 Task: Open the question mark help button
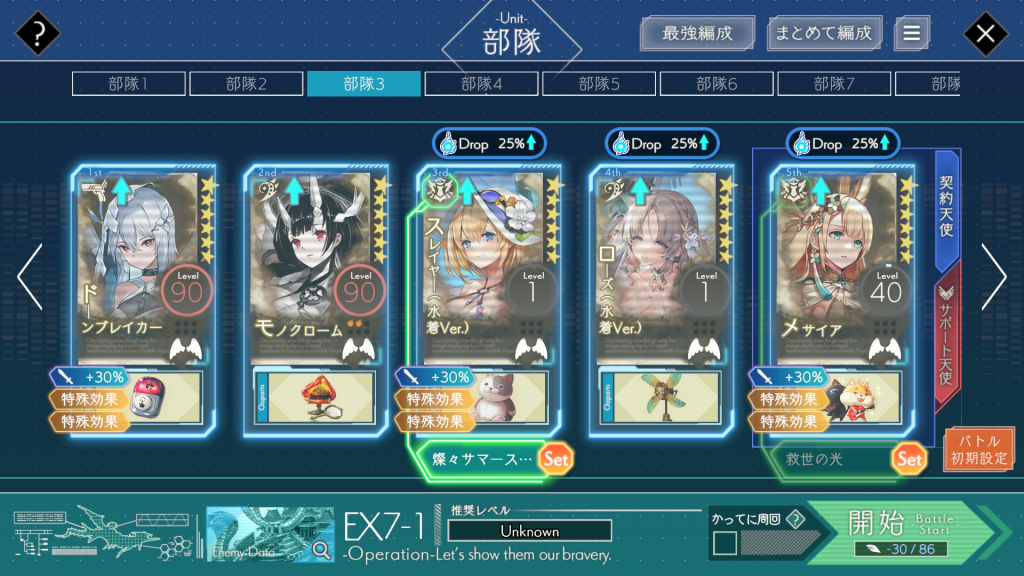coord(38,35)
